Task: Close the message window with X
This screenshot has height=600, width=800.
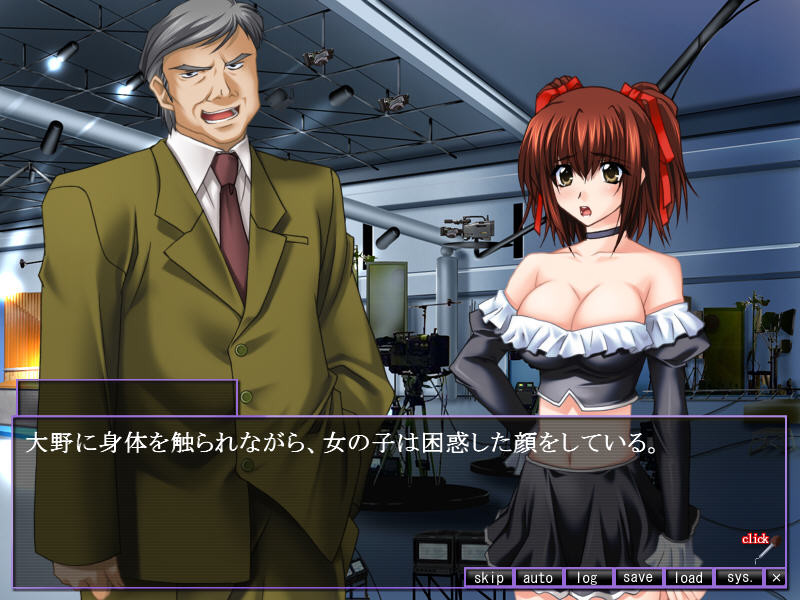Action: (x=776, y=578)
